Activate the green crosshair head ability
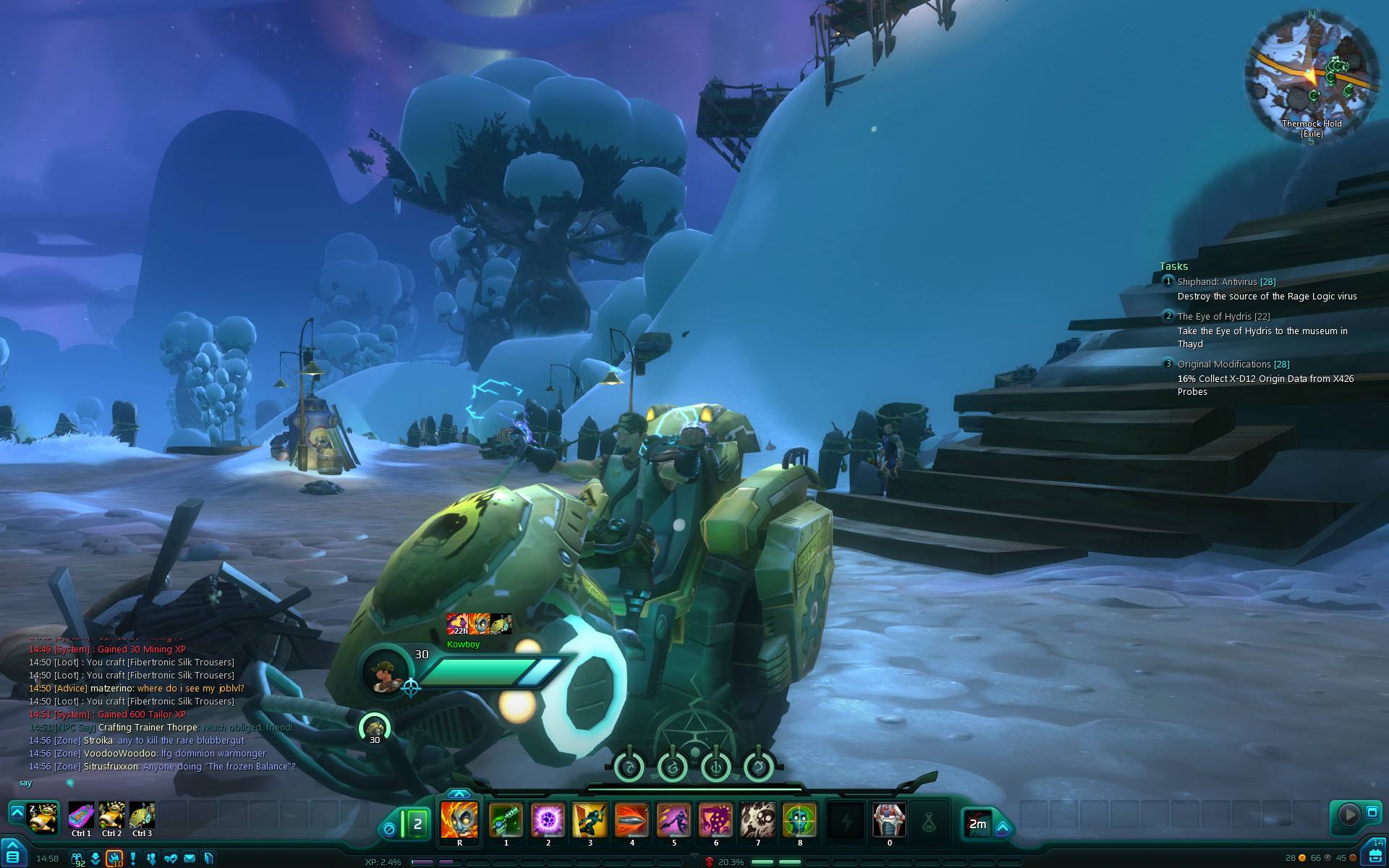Viewport: 1389px width, 868px height. 799,820
